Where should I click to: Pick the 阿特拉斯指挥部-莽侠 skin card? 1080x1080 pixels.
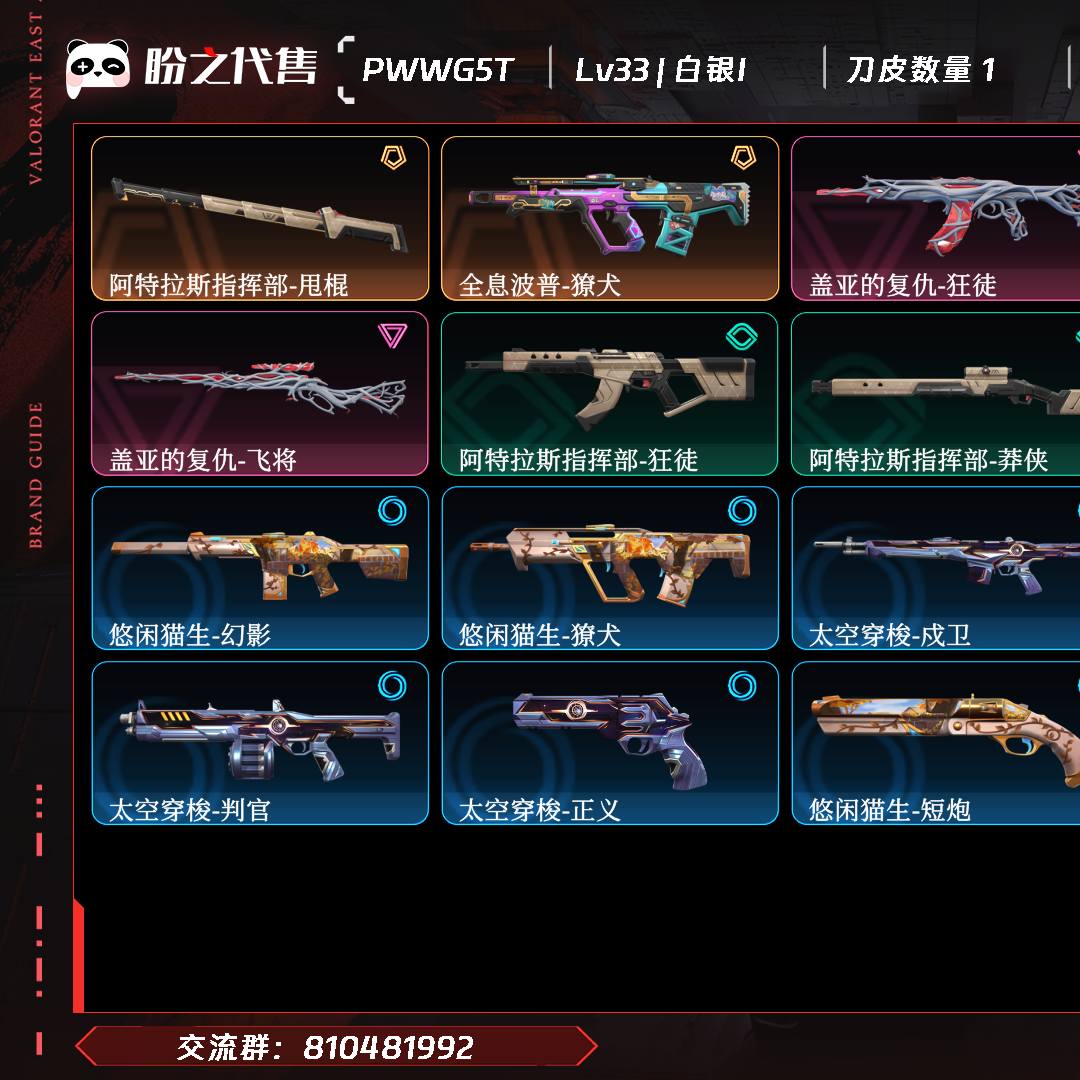(936, 393)
